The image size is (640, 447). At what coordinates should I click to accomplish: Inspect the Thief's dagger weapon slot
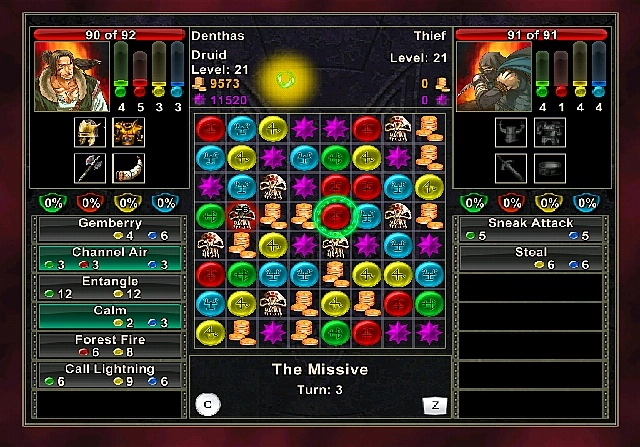tap(511, 167)
